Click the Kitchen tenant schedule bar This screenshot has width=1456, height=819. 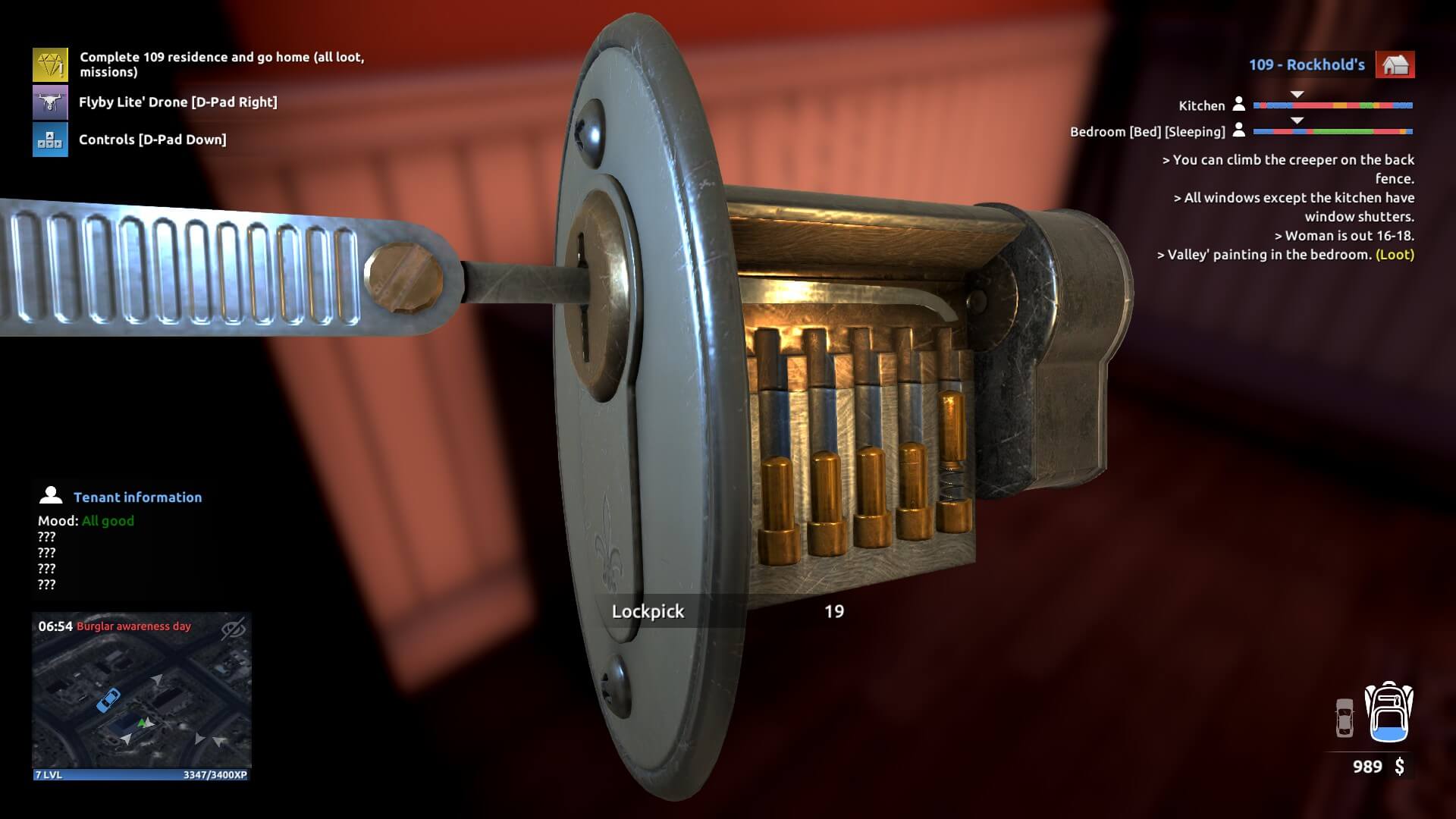coord(1332,105)
